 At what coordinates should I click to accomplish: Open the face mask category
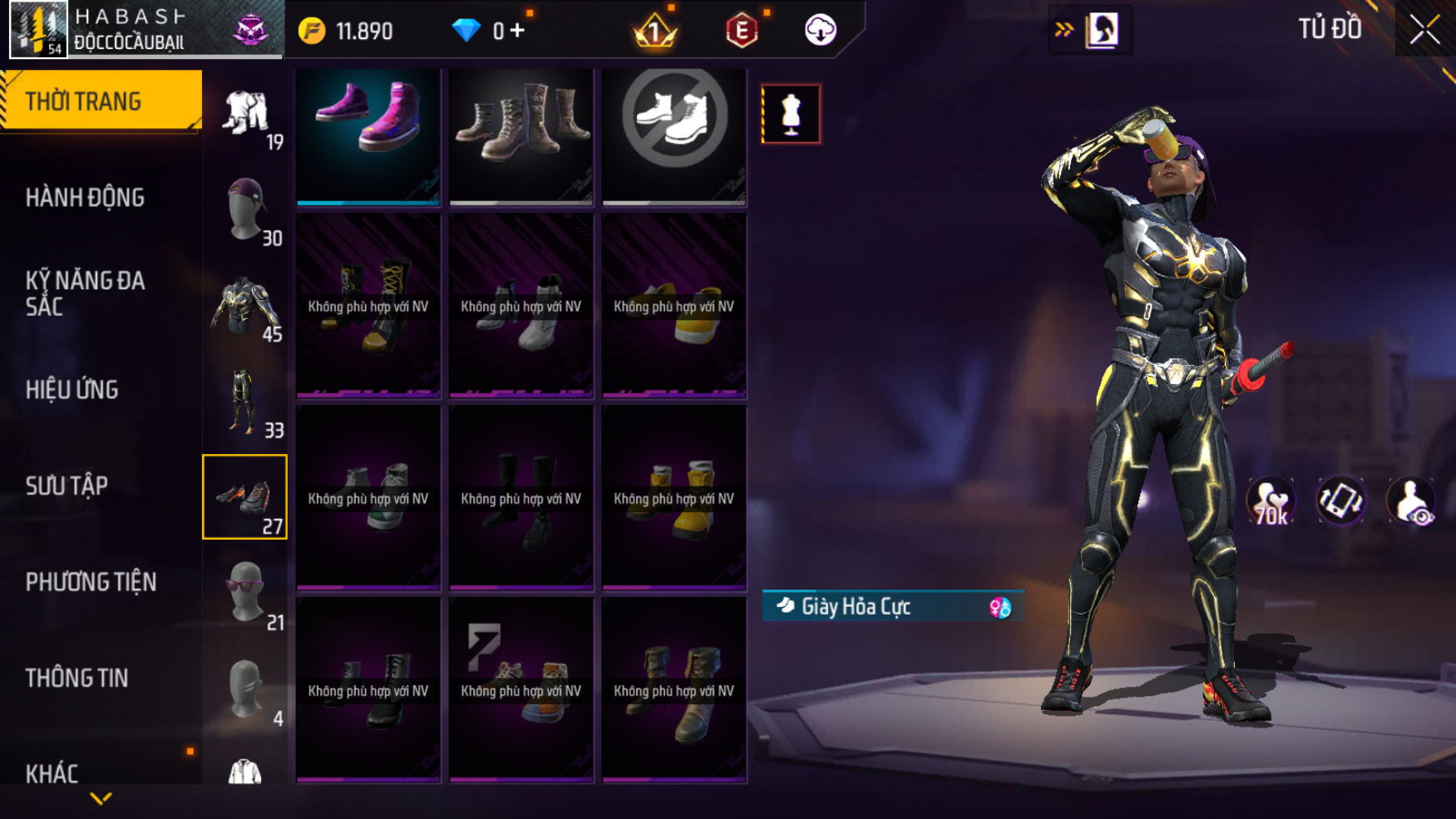[245, 690]
